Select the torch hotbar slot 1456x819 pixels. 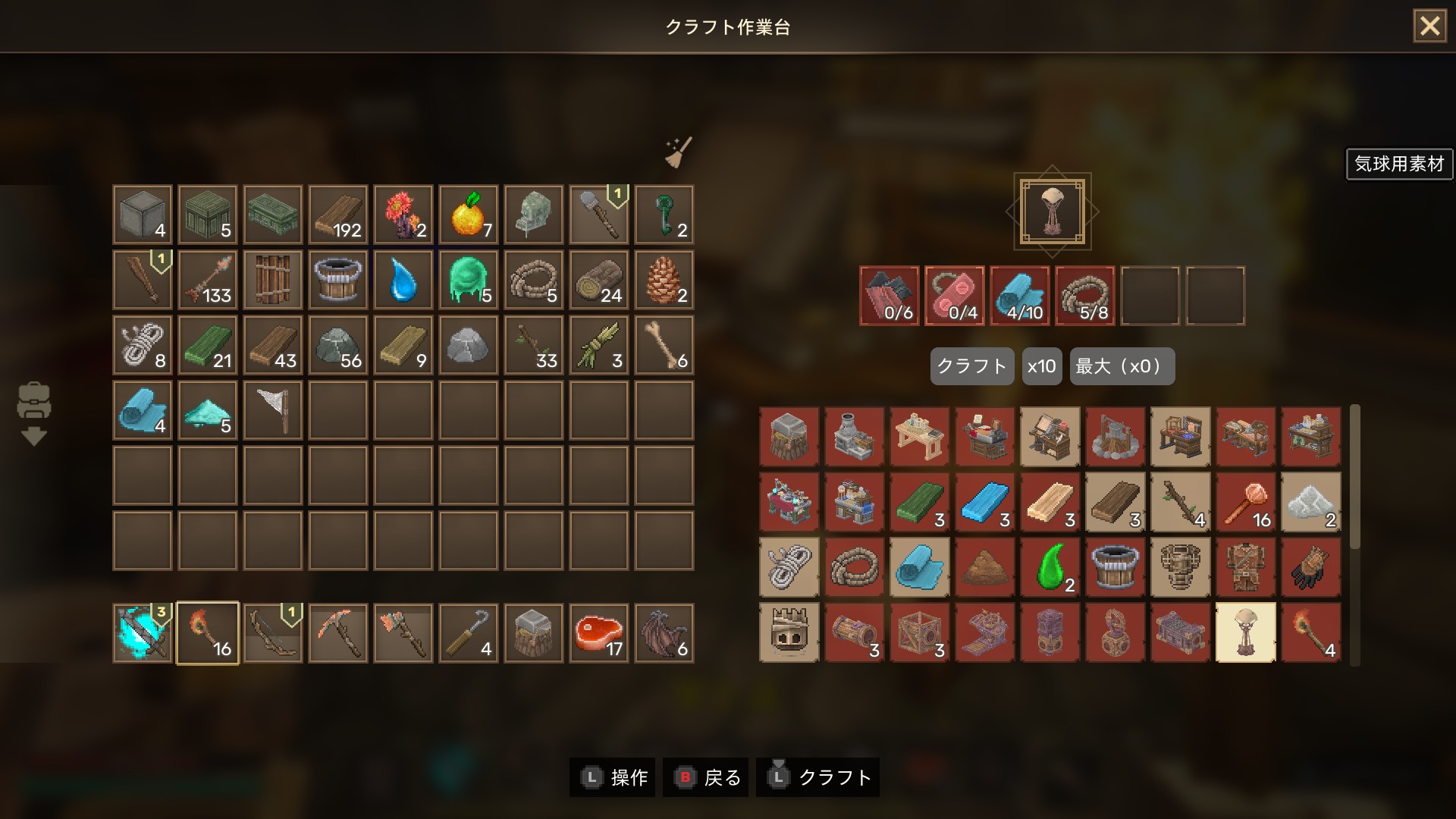tap(208, 633)
